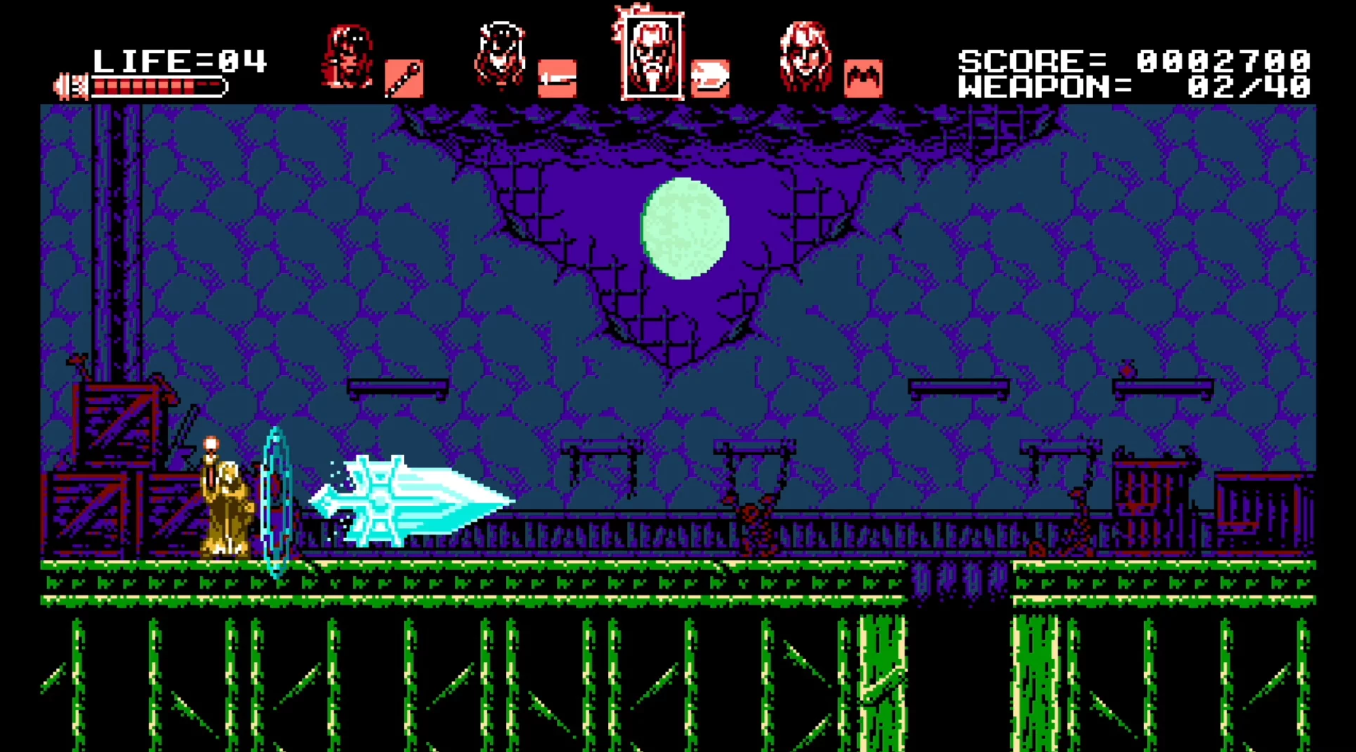Click Alfred's highlighted bearded portrait
The width and height of the screenshot is (1356, 752).
click(651, 55)
